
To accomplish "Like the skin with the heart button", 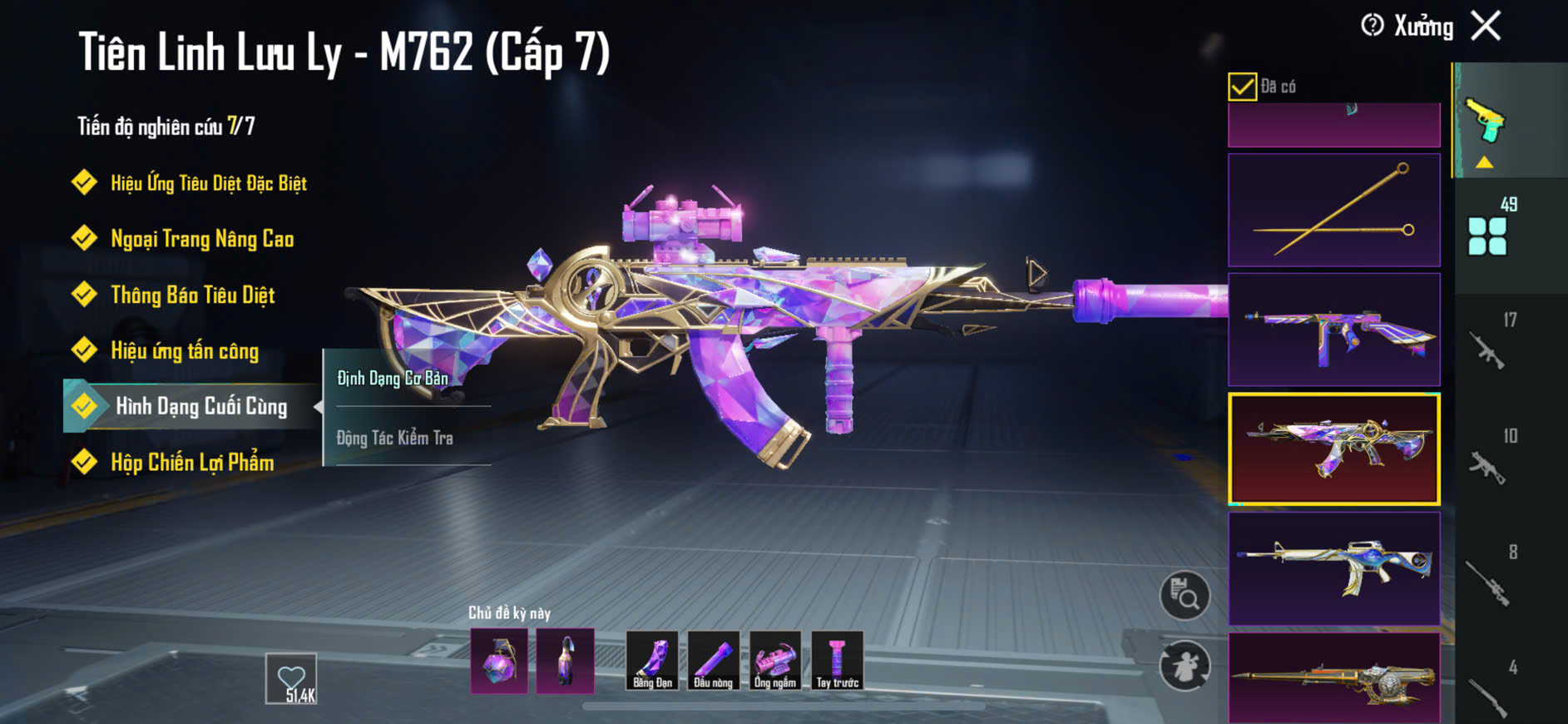I will pyautogui.click(x=291, y=678).
